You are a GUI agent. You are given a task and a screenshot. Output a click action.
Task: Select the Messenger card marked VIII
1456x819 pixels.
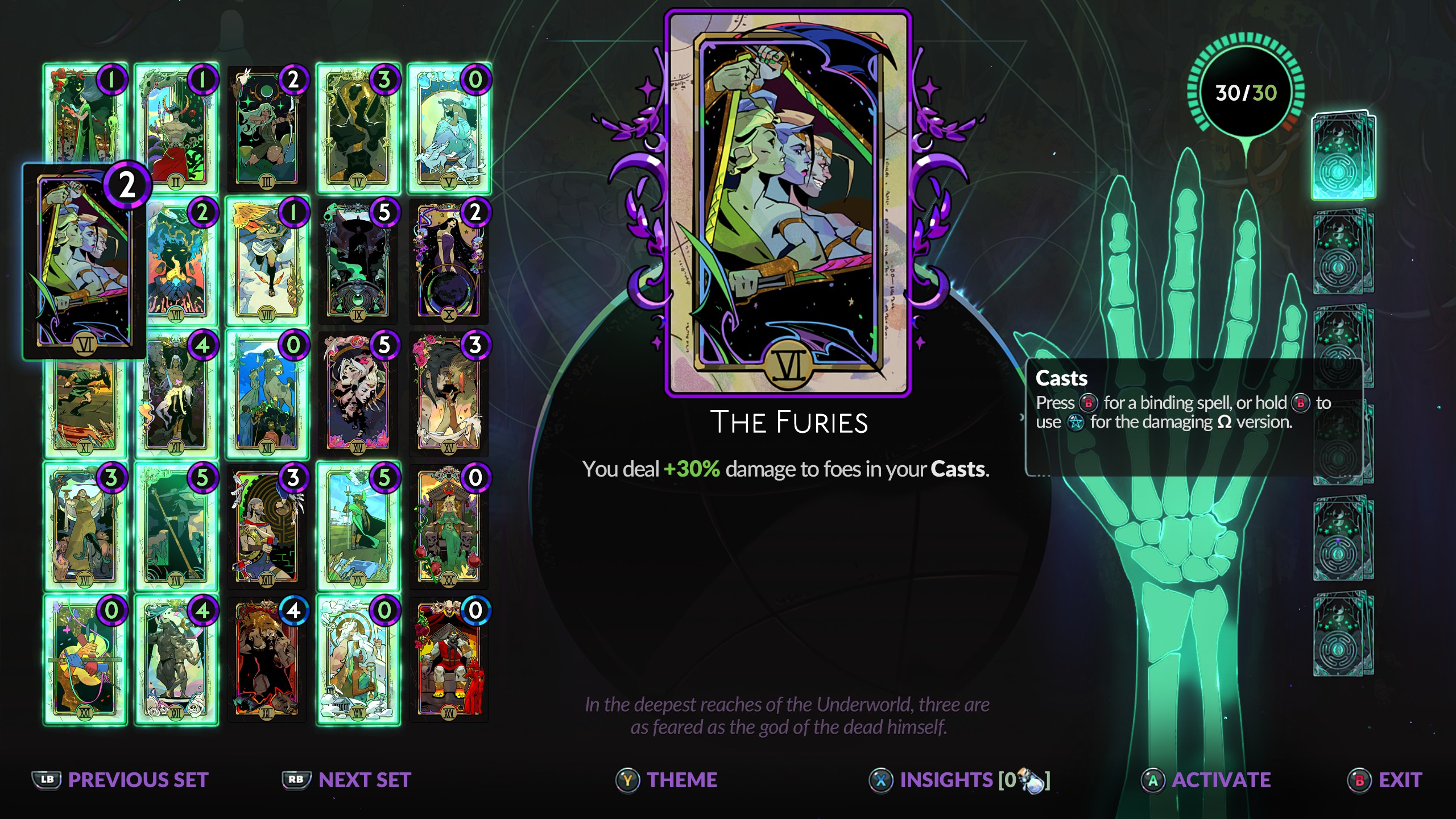click(x=267, y=262)
